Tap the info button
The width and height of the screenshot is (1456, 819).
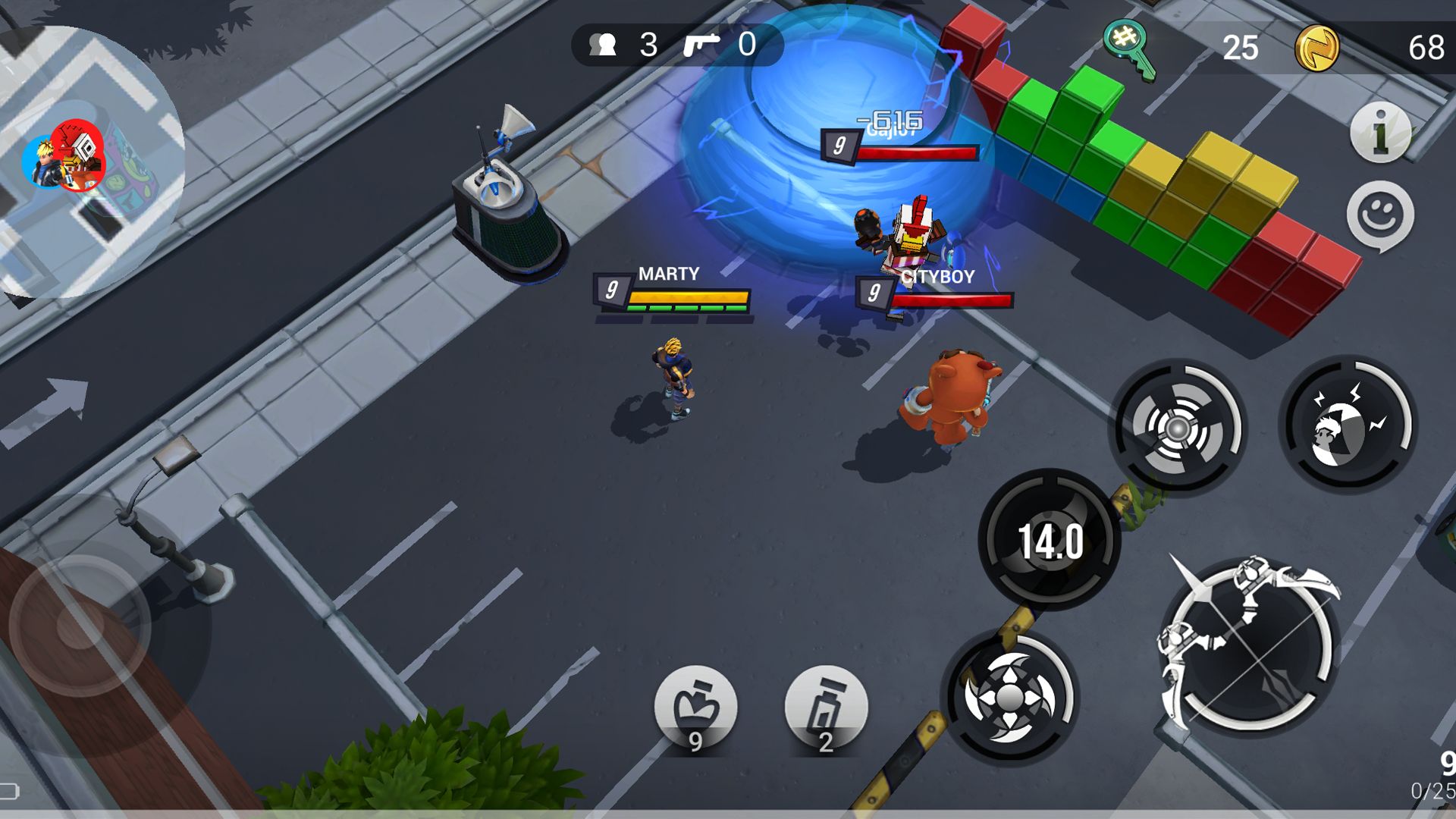click(1380, 133)
